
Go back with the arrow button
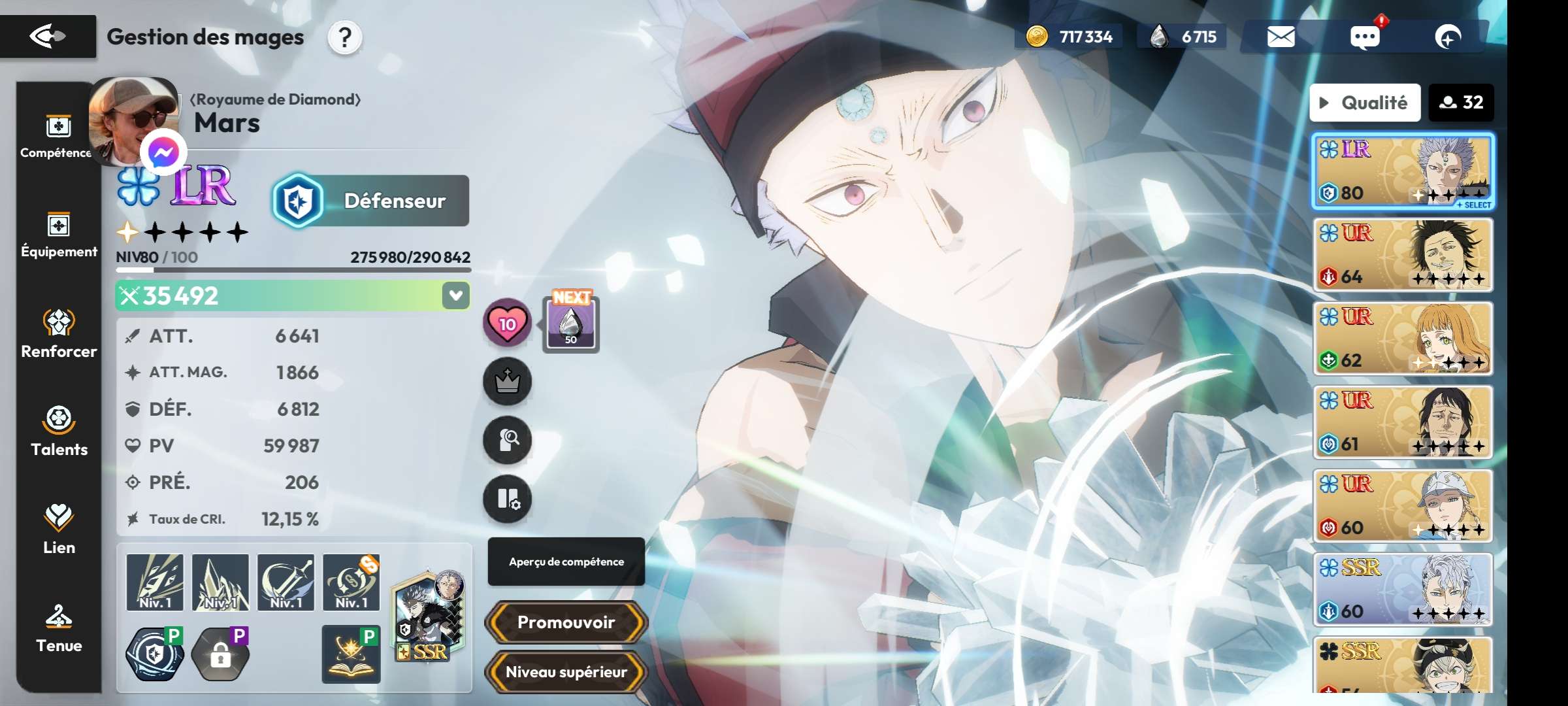[x=48, y=37]
